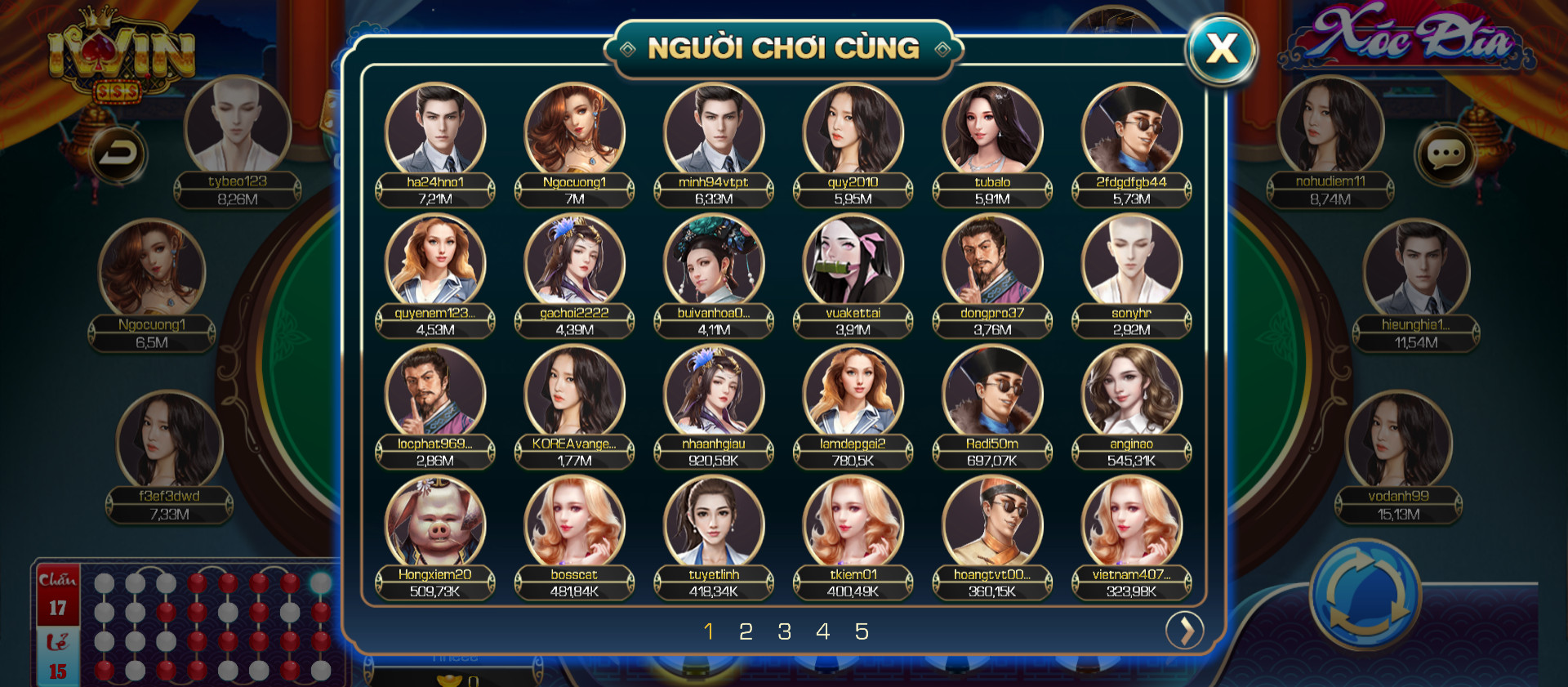Advance pages with the right chevron arrow
This screenshot has width=1568, height=687.
(x=1187, y=631)
